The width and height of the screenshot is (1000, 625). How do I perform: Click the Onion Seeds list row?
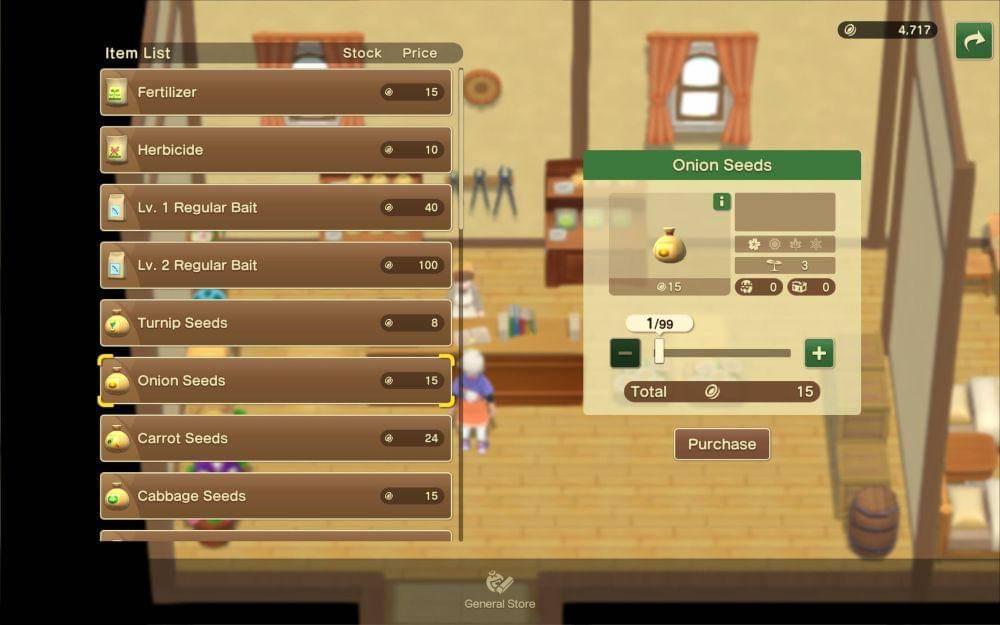coord(275,381)
